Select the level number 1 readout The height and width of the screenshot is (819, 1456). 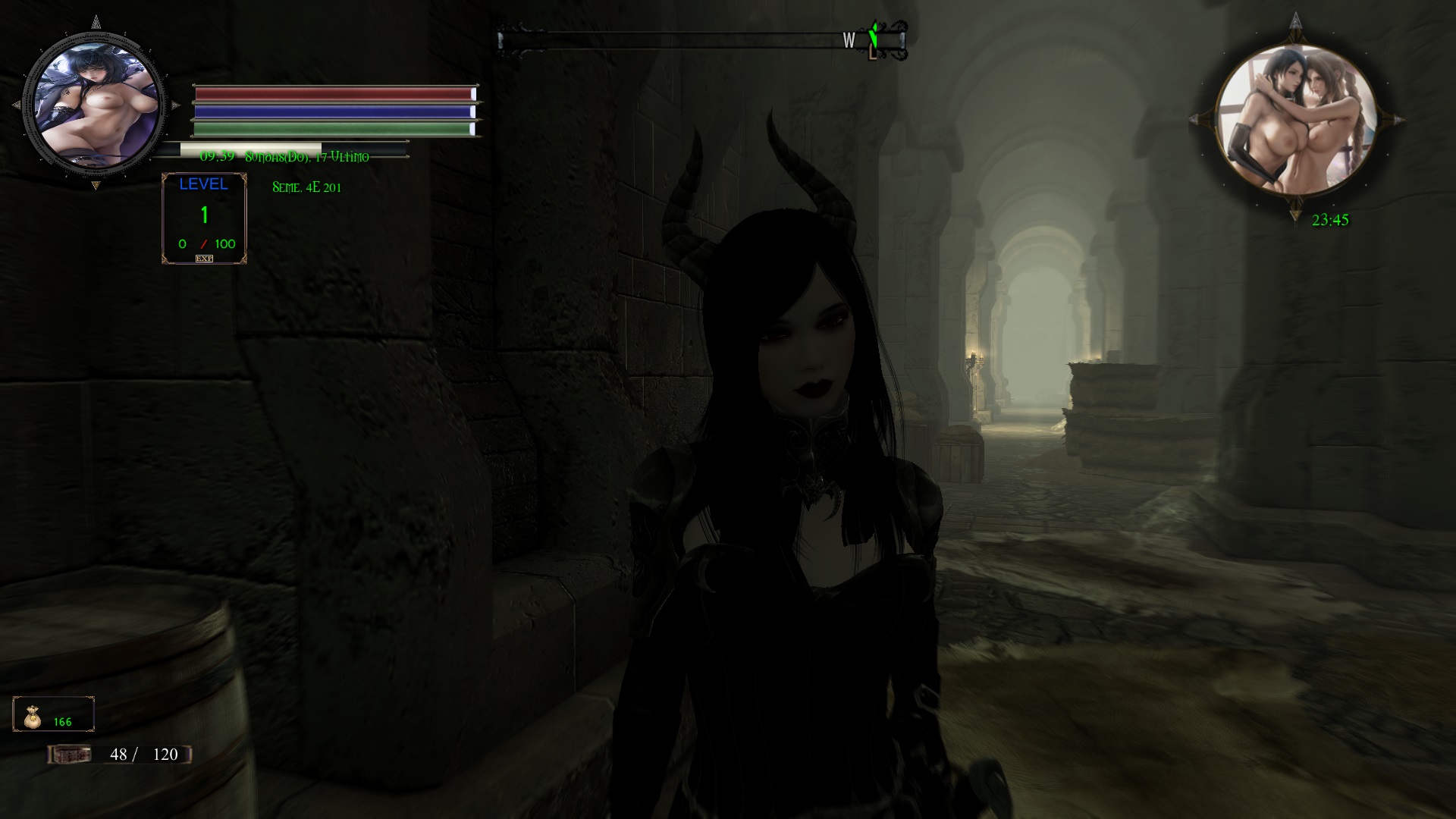tap(203, 216)
